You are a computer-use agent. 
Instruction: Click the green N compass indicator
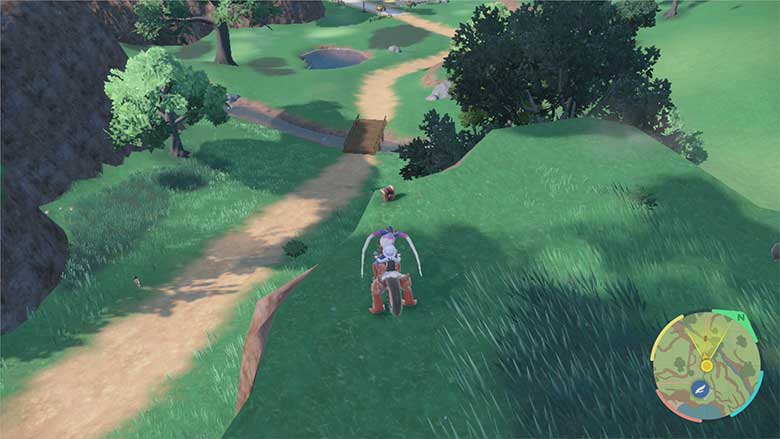[x=741, y=317]
